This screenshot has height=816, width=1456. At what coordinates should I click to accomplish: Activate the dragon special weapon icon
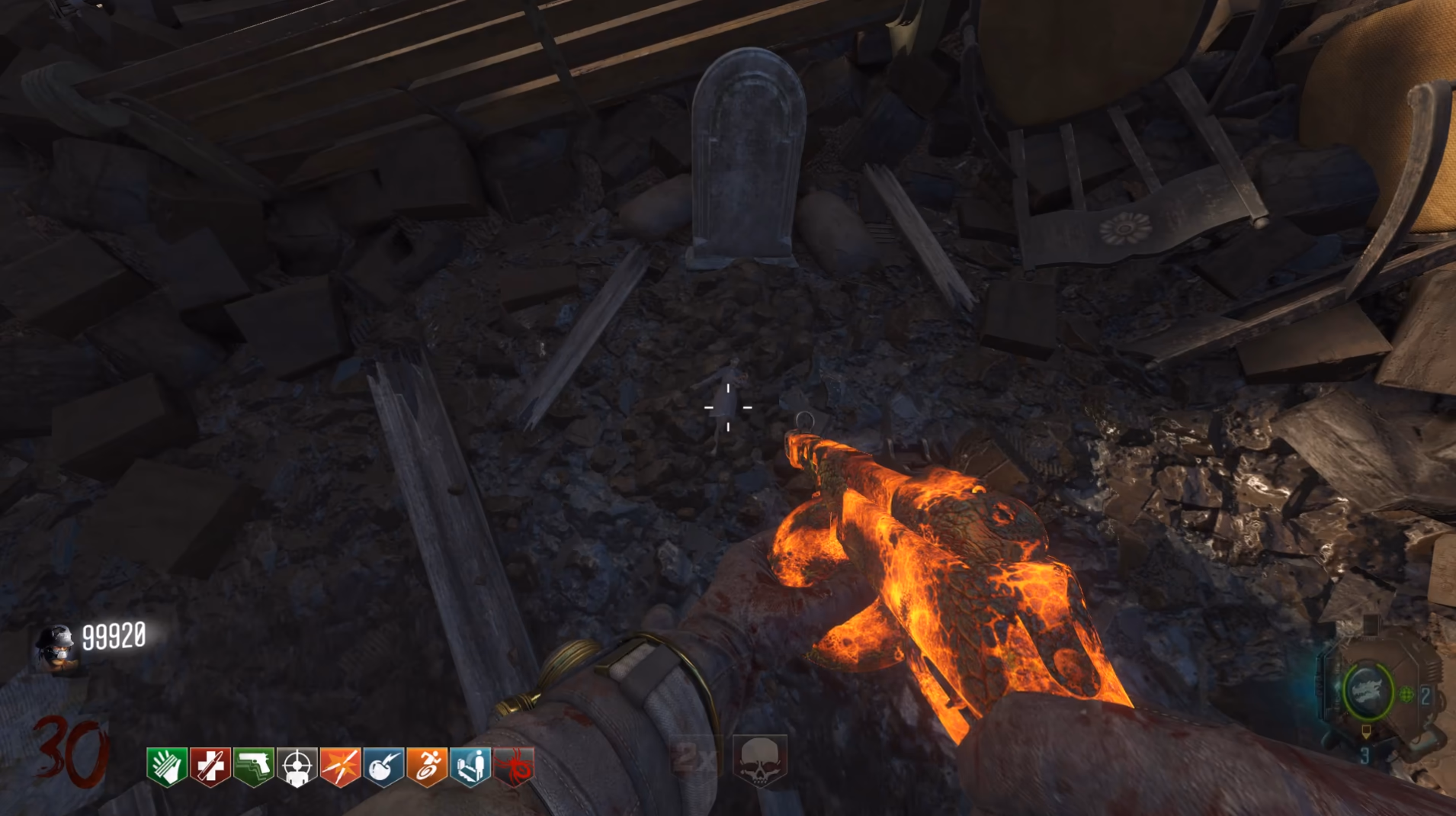[1367, 692]
